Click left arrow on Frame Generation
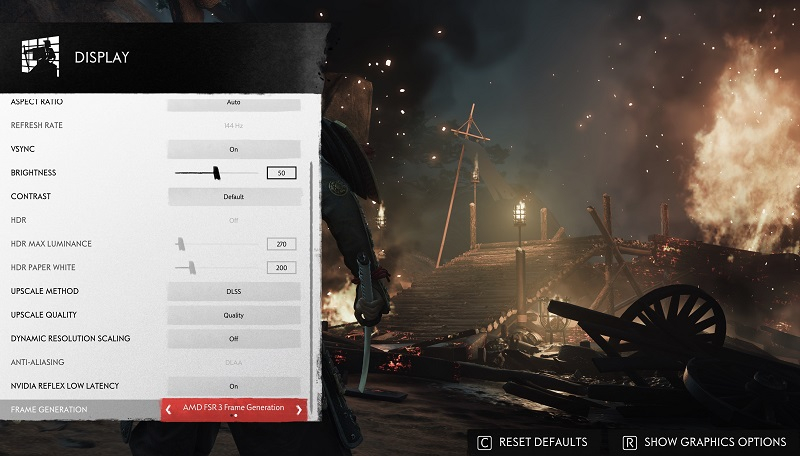Viewport: 800px width, 456px height. pyautogui.click(x=169, y=410)
